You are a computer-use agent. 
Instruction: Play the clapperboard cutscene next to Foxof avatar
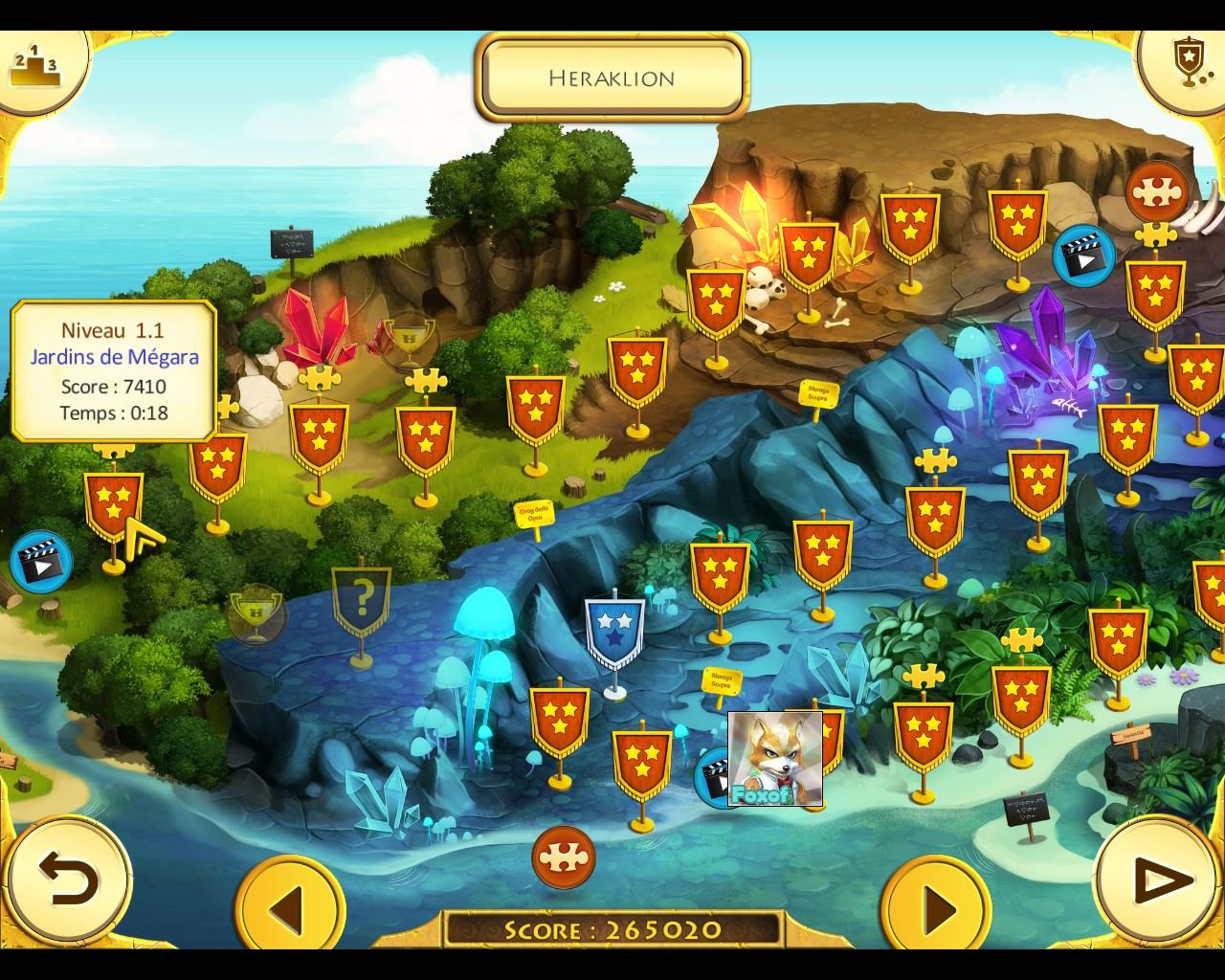tap(713, 775)
